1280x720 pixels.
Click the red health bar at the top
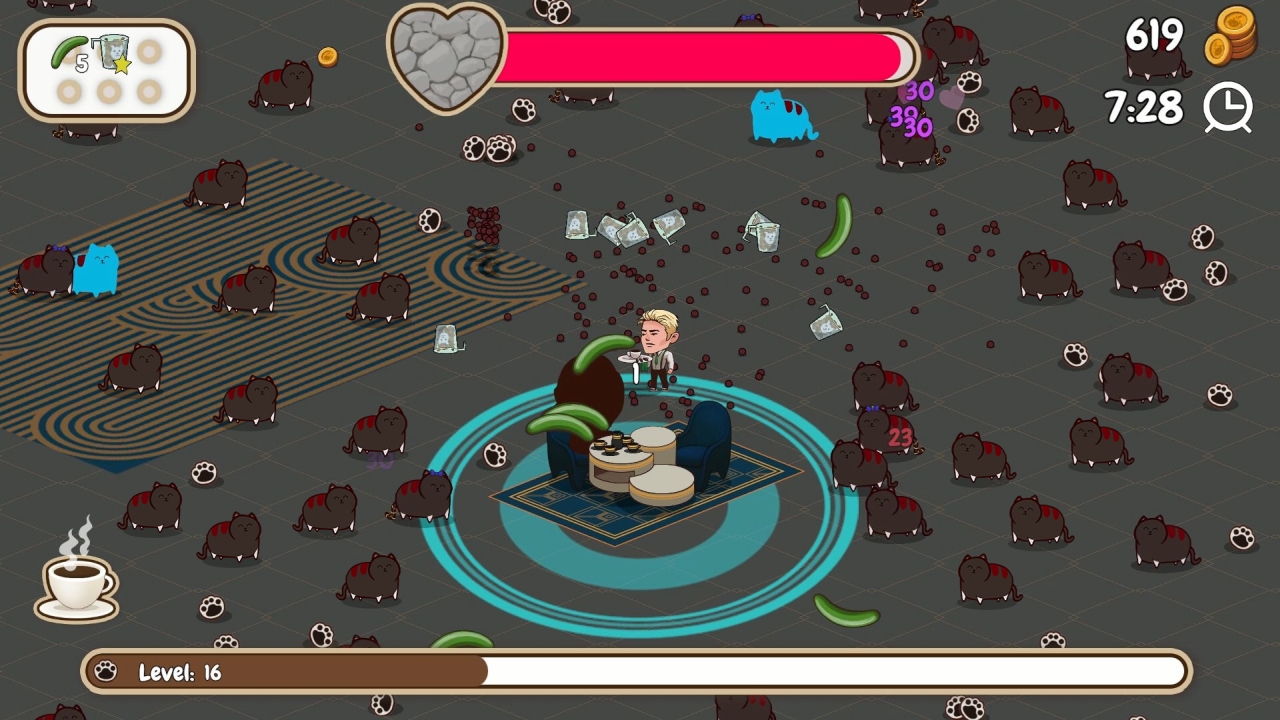[700, 58]
